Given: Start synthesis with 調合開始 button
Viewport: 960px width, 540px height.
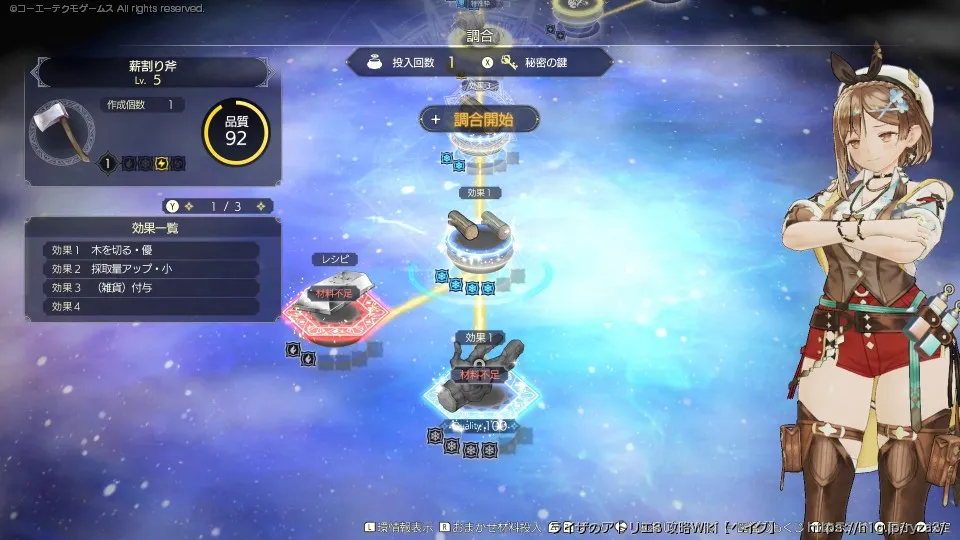Looking at the screenshot, I should pyautogui.click(x=480, y=119).
